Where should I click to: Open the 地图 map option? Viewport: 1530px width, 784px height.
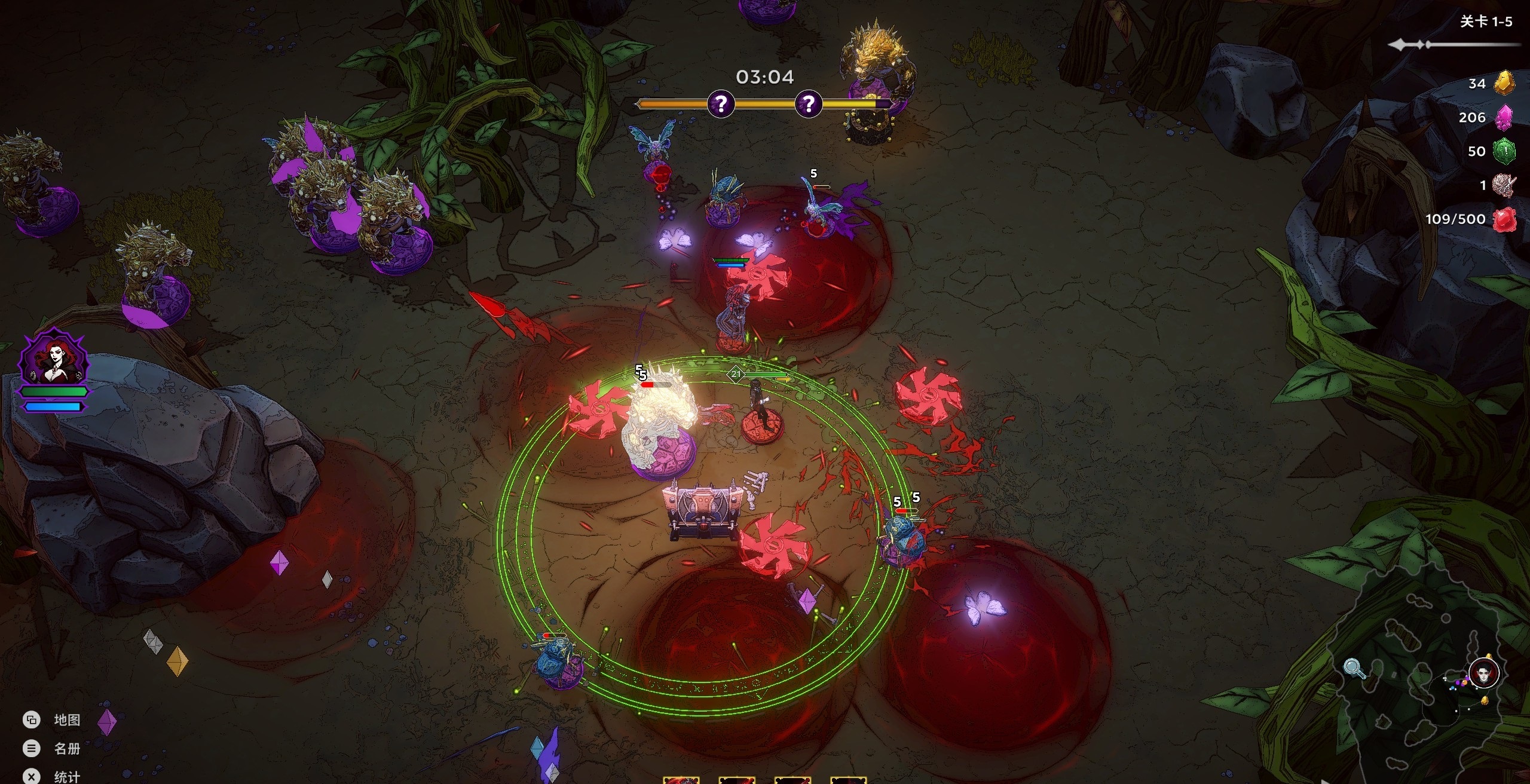coord(66,720)
